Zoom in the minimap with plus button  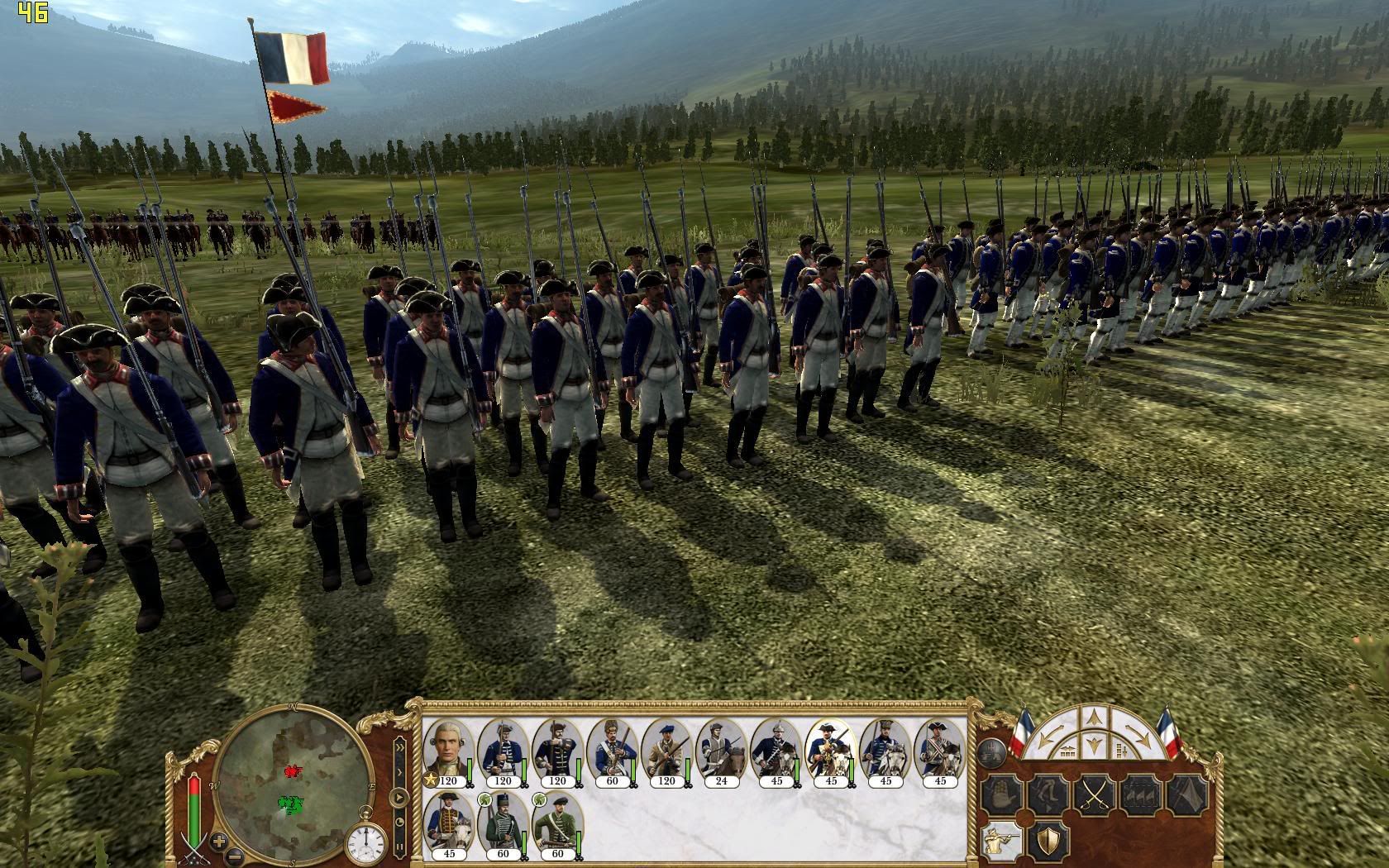tap(219, 842)
